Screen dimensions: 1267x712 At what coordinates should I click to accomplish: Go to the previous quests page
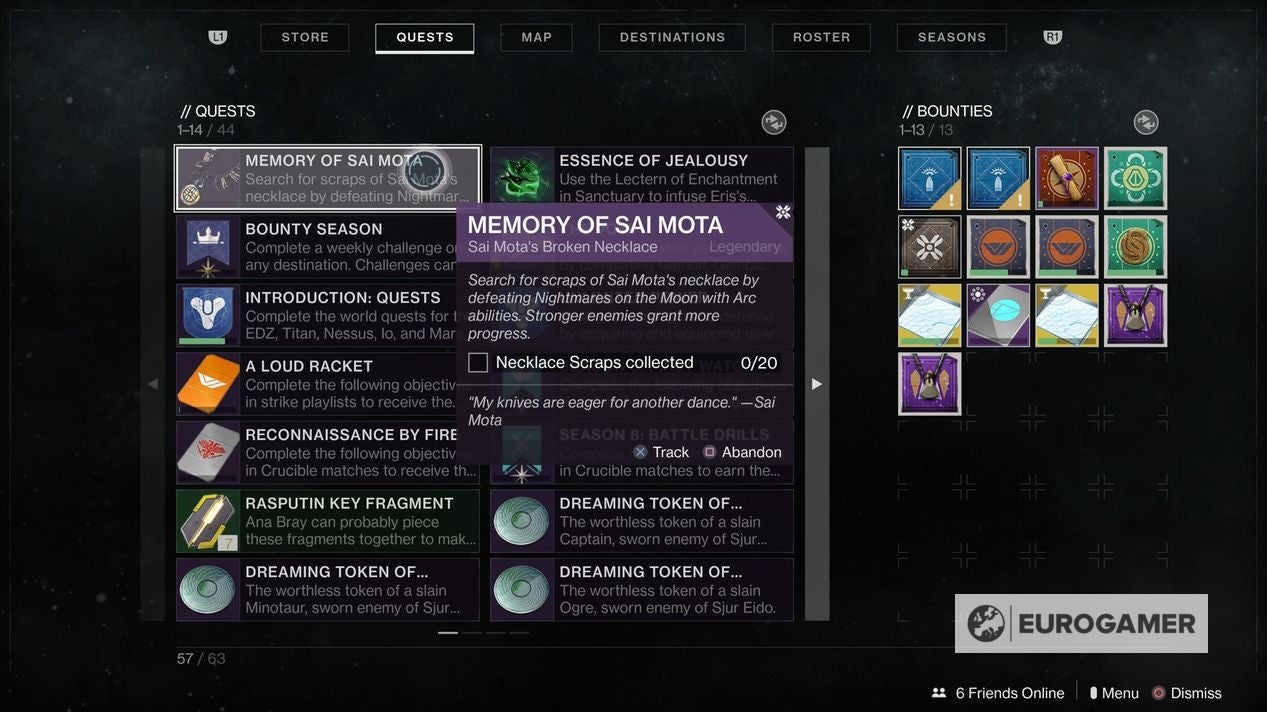pos(153,384)
